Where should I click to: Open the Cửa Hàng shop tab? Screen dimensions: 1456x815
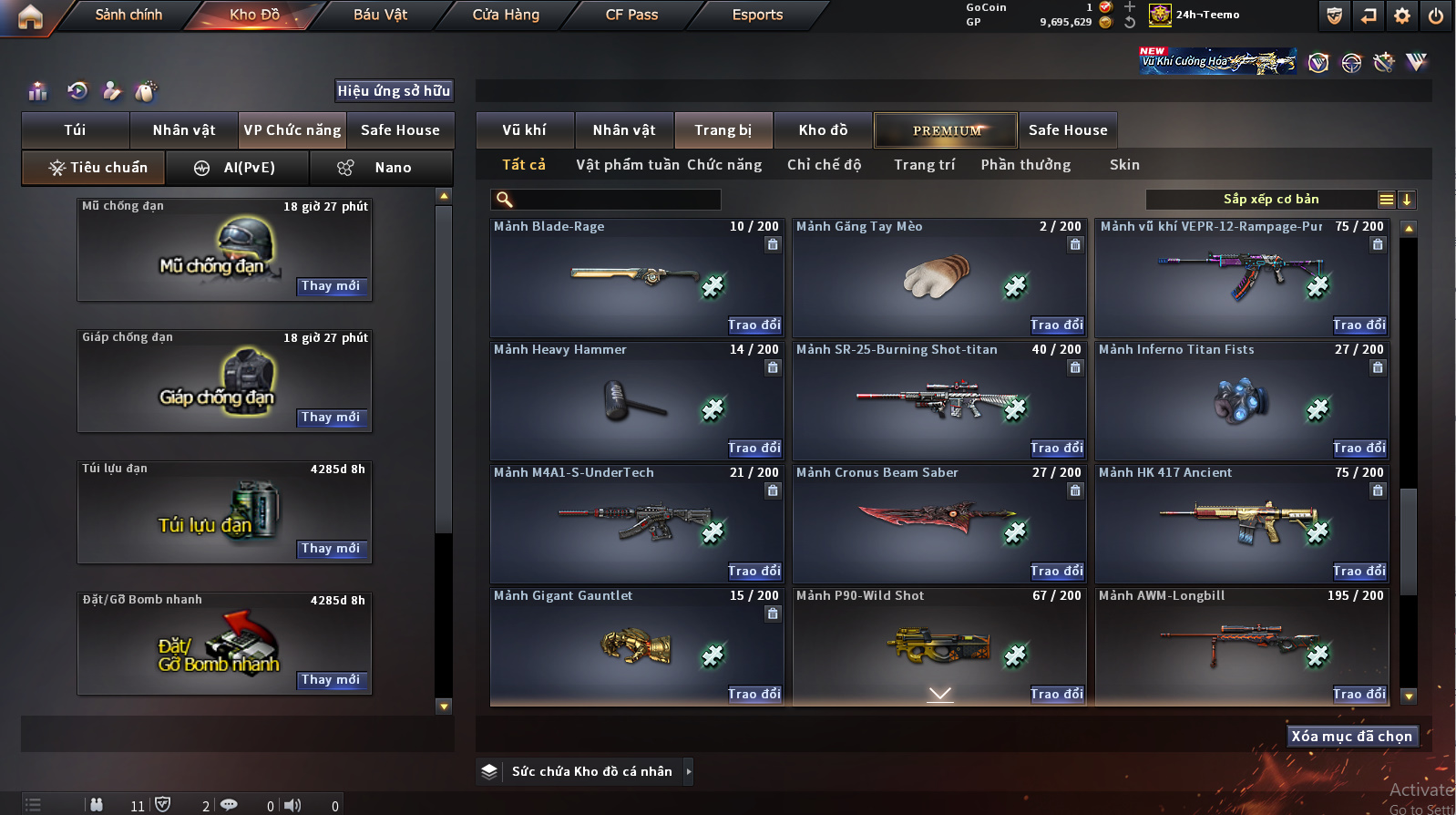506,15
